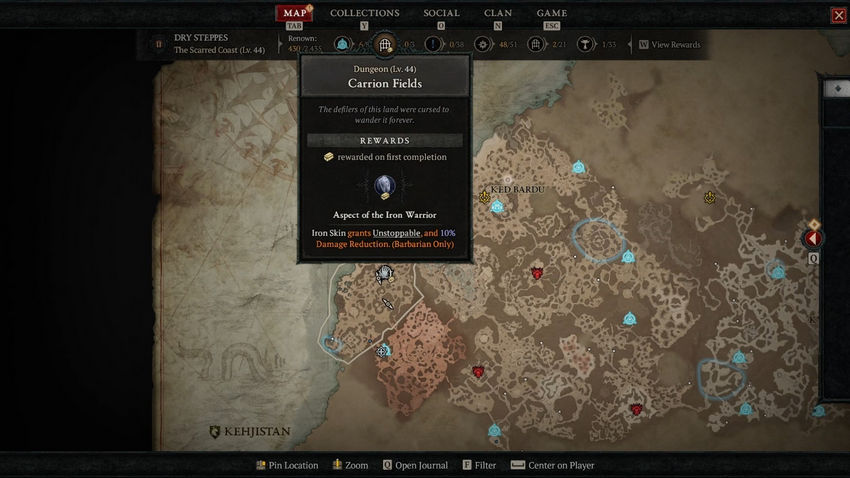Select the Map tab
Screen dimensions: 850x478
[294, 13]
